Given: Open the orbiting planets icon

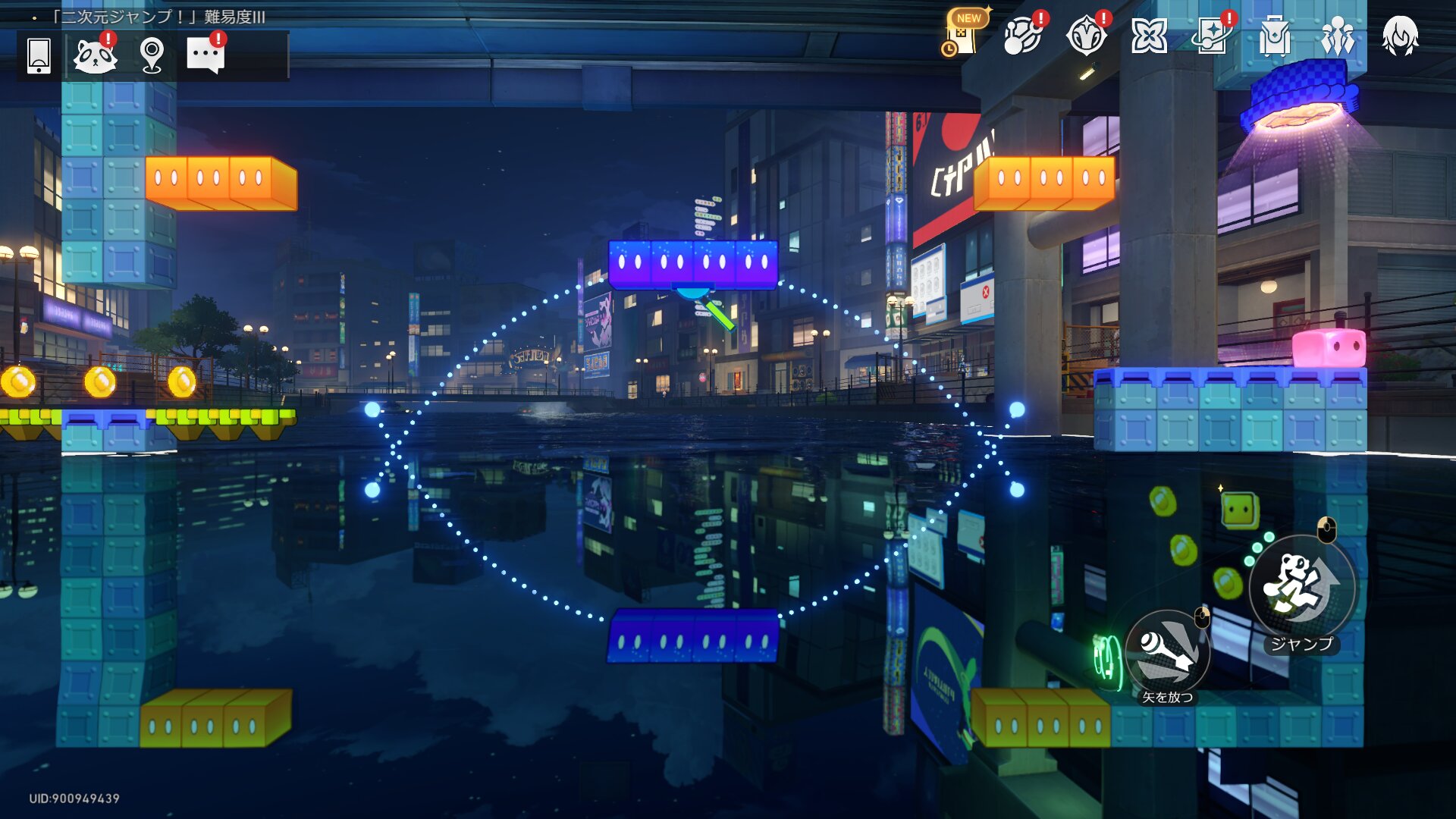Looking at the screenshot, I should 1022,36.
